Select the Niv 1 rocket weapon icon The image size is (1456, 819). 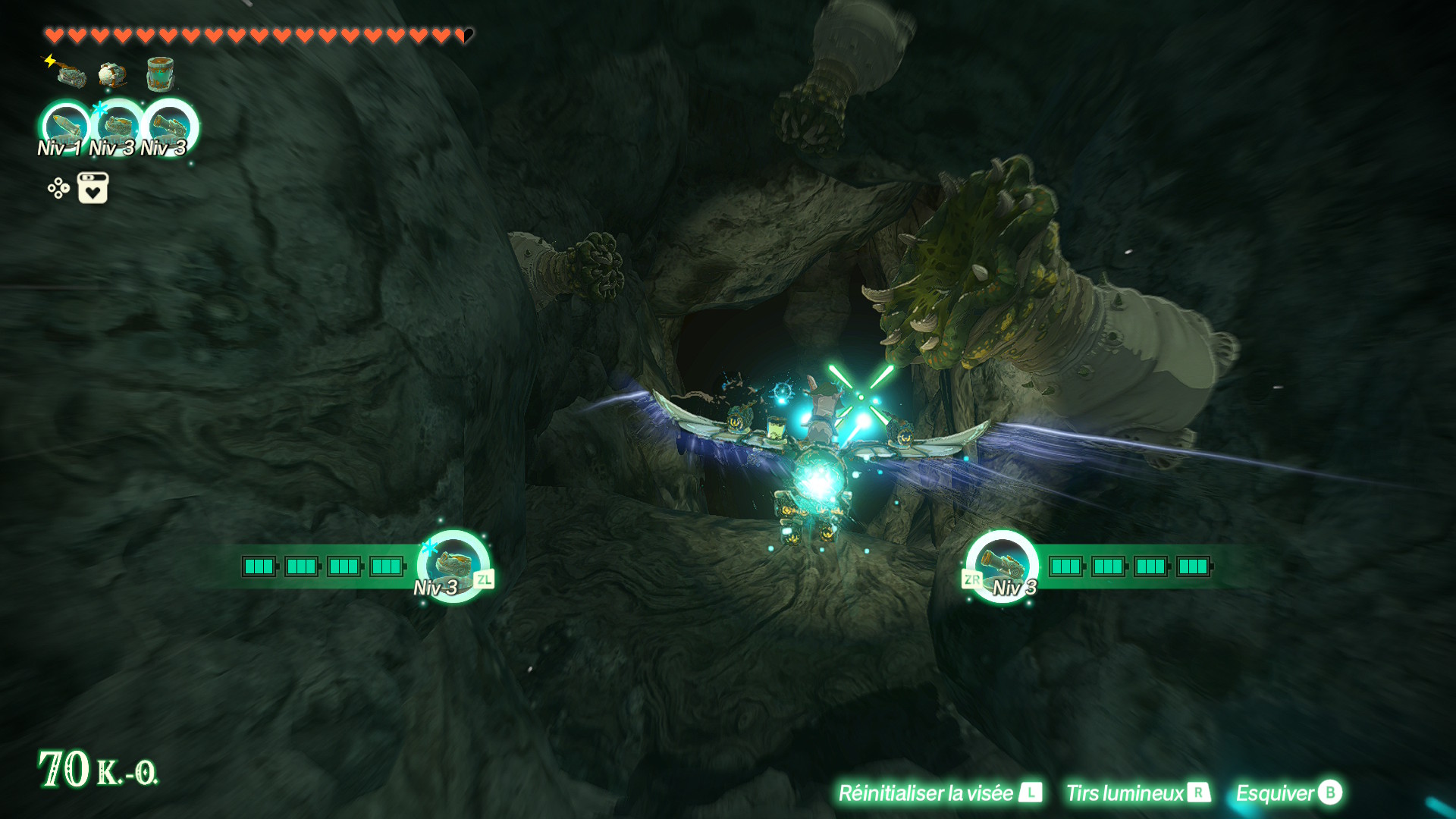66,127
